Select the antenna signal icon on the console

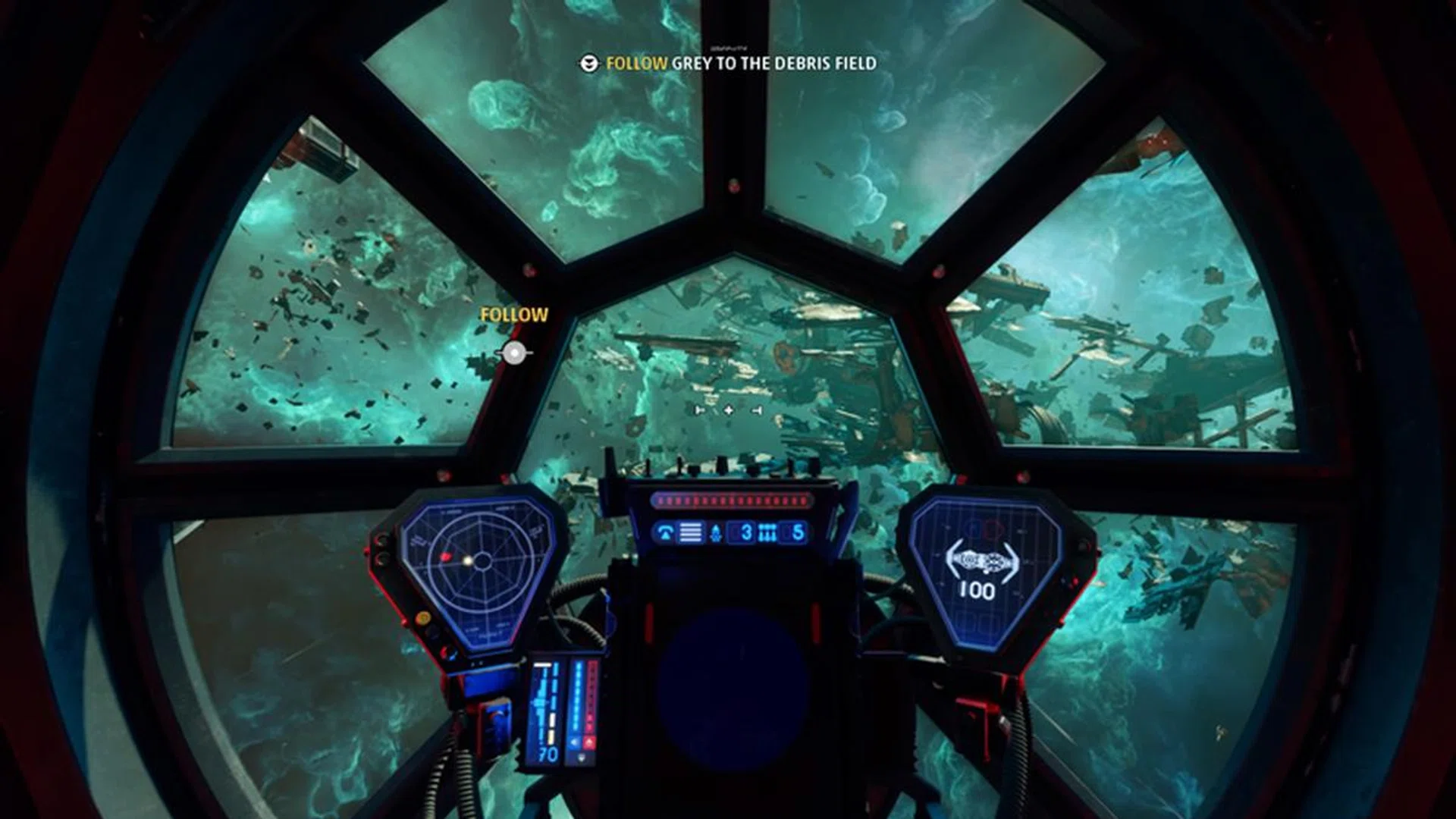[667, 533]
